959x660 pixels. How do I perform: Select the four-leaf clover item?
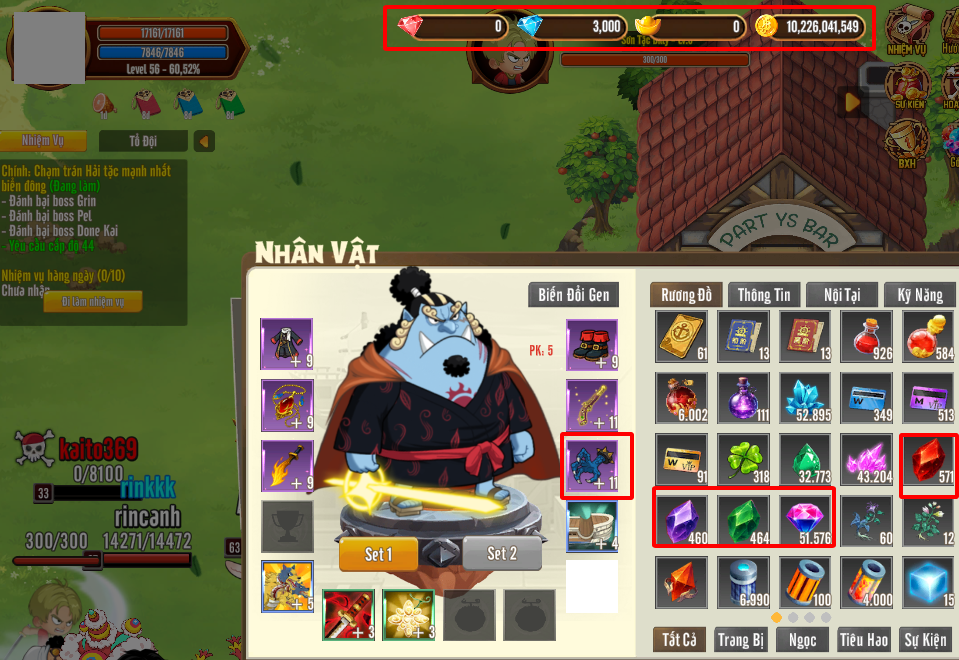point(745,460)
